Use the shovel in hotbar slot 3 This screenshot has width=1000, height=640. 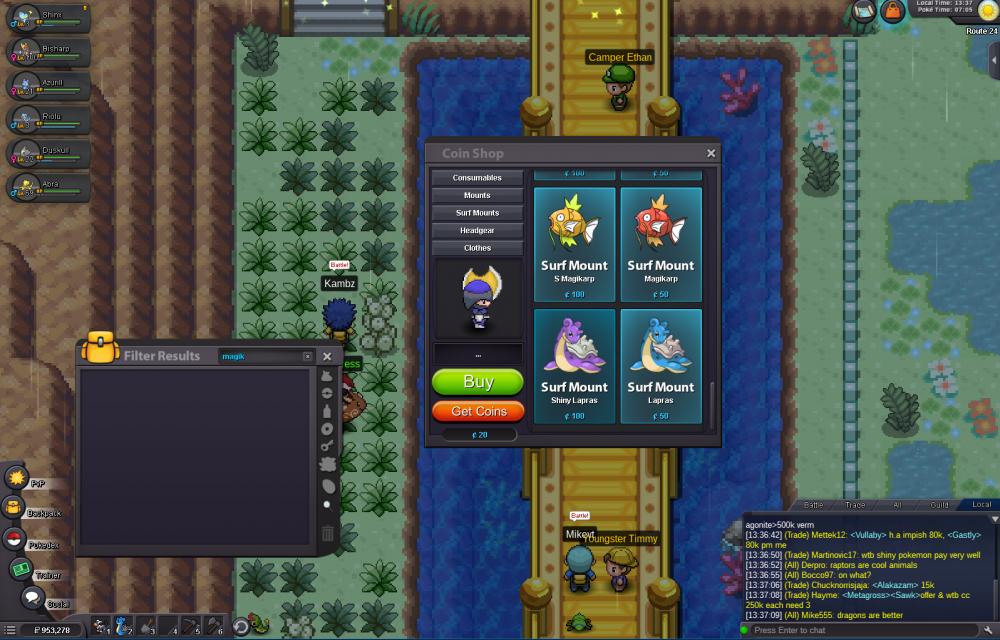click(148, 627)
